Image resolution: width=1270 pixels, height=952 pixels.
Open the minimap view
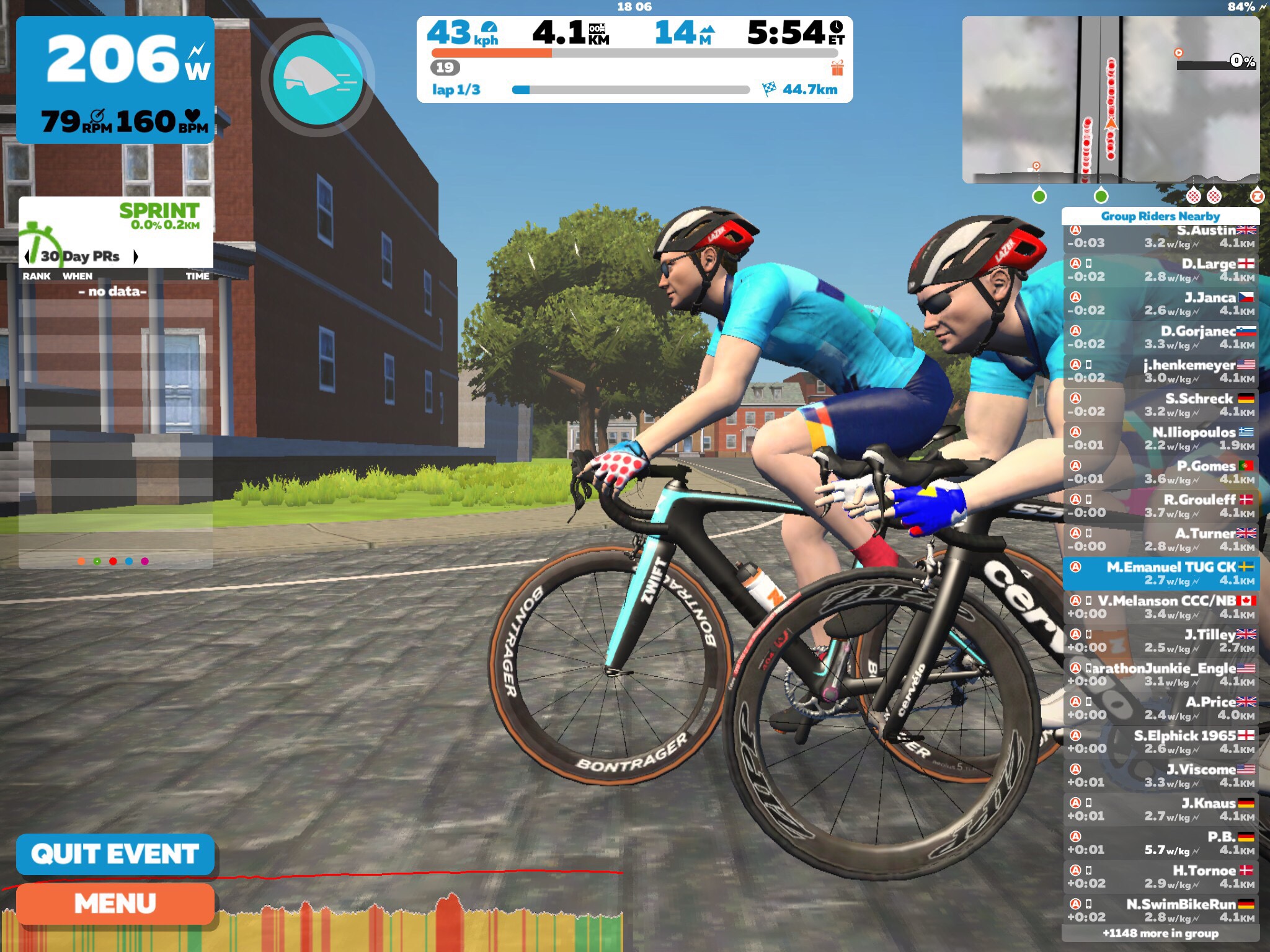[1110, 99]
